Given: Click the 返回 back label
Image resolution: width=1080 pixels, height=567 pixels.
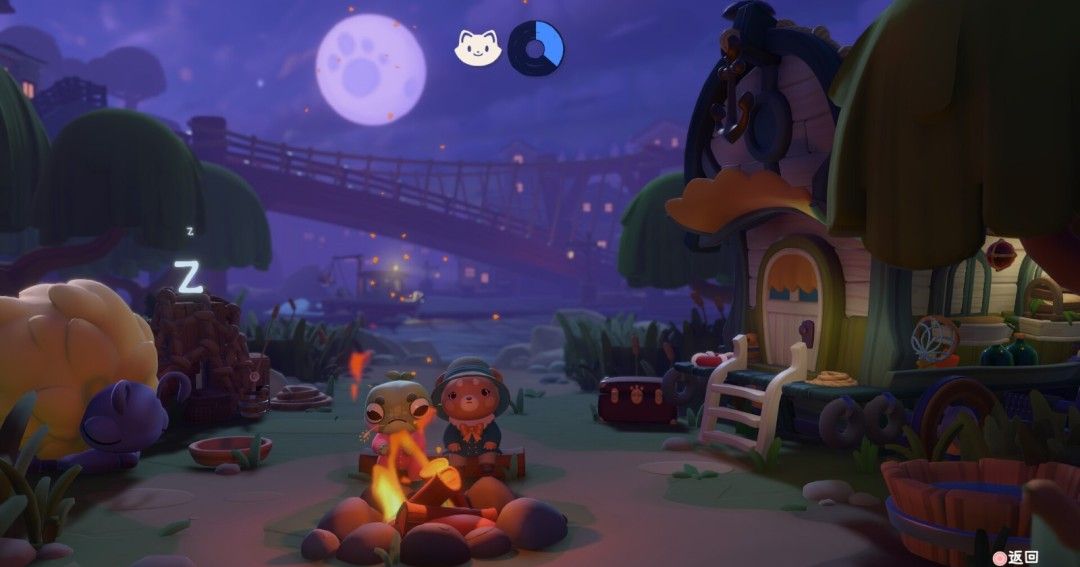Looking at the screenshot, I should point(1023,557).
